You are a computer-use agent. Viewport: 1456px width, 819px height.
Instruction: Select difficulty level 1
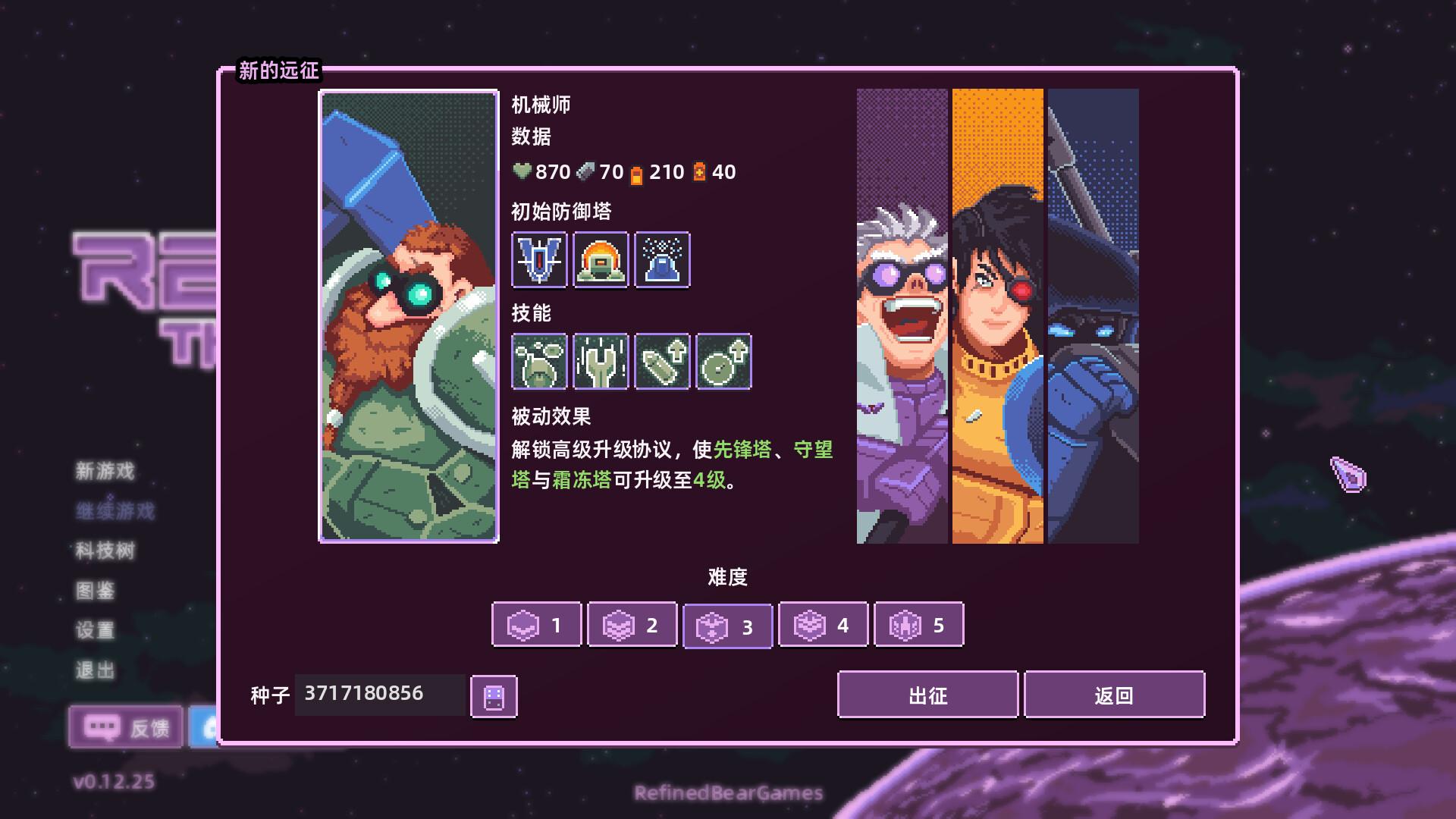[536, 625]
